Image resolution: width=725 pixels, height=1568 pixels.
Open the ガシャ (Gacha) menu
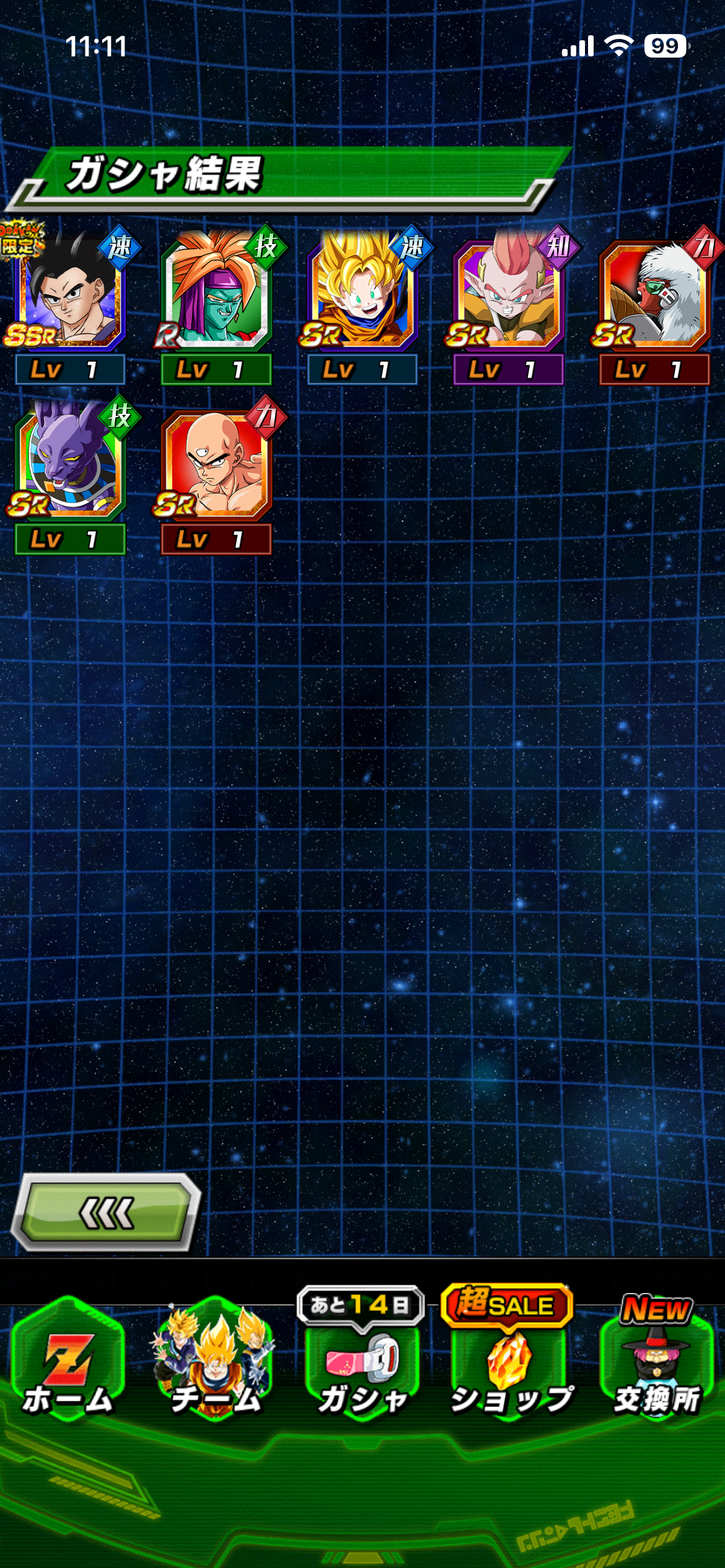[362, 1362]
